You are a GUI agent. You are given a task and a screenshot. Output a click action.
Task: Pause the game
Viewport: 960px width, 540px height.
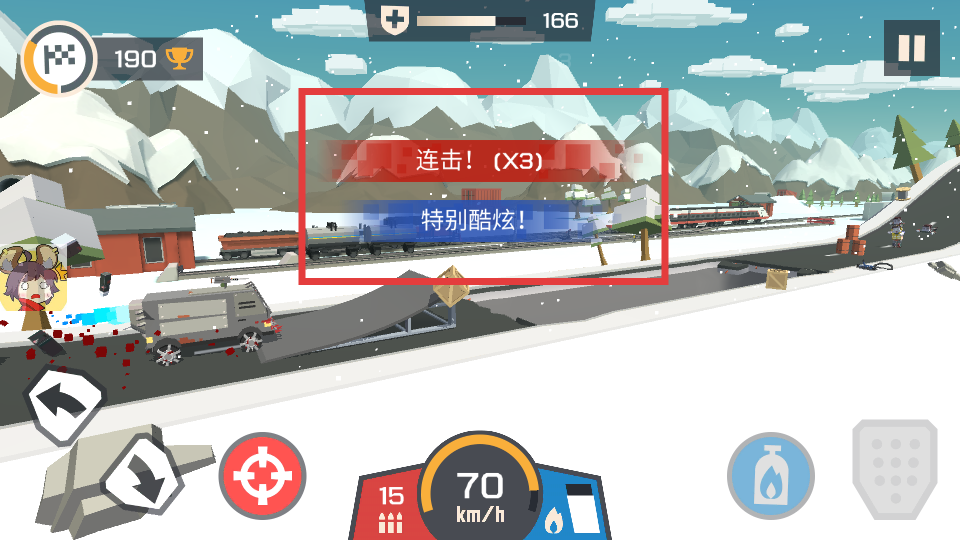[911, 49]
